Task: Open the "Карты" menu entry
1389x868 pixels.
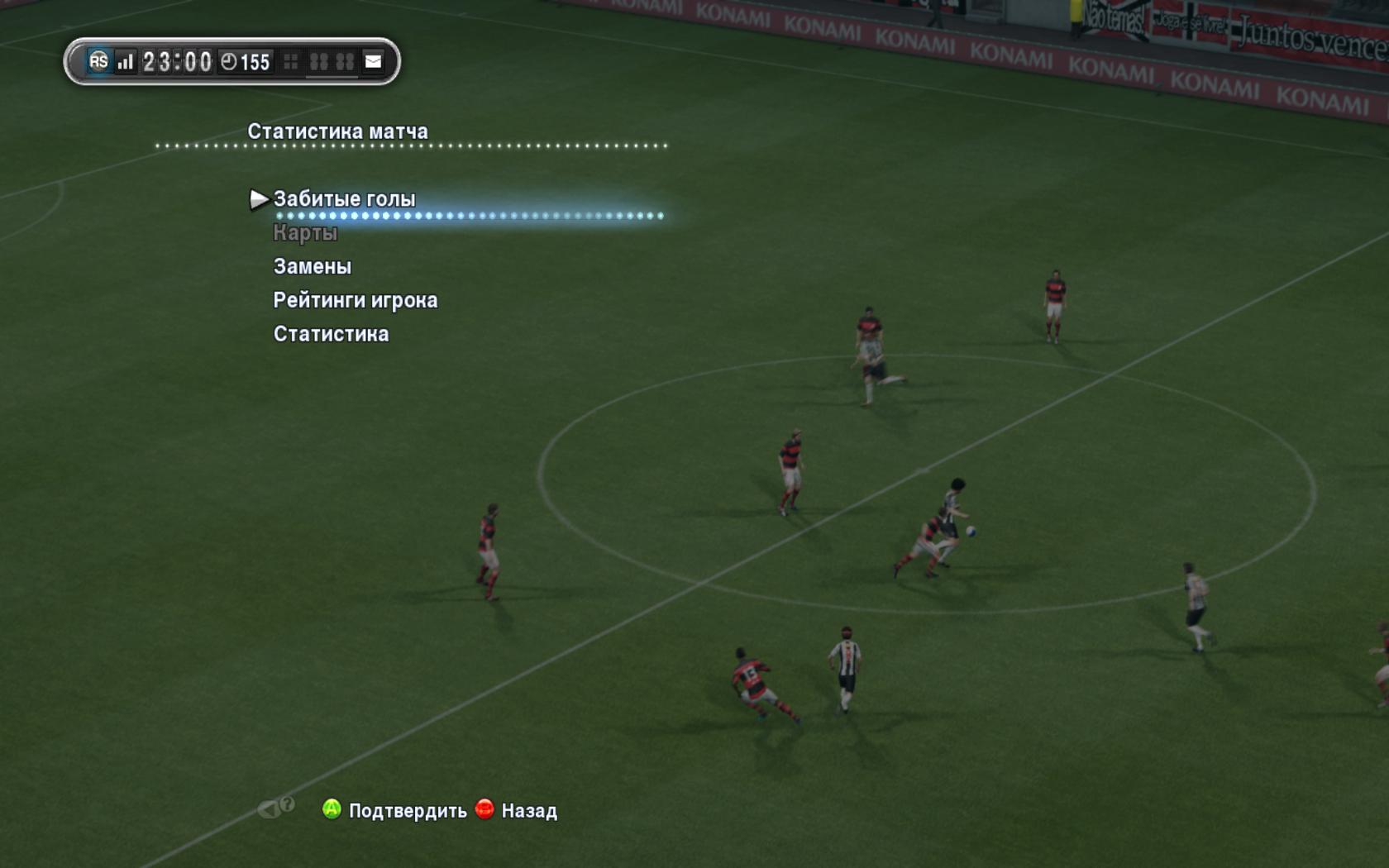Action: point(305,233)
